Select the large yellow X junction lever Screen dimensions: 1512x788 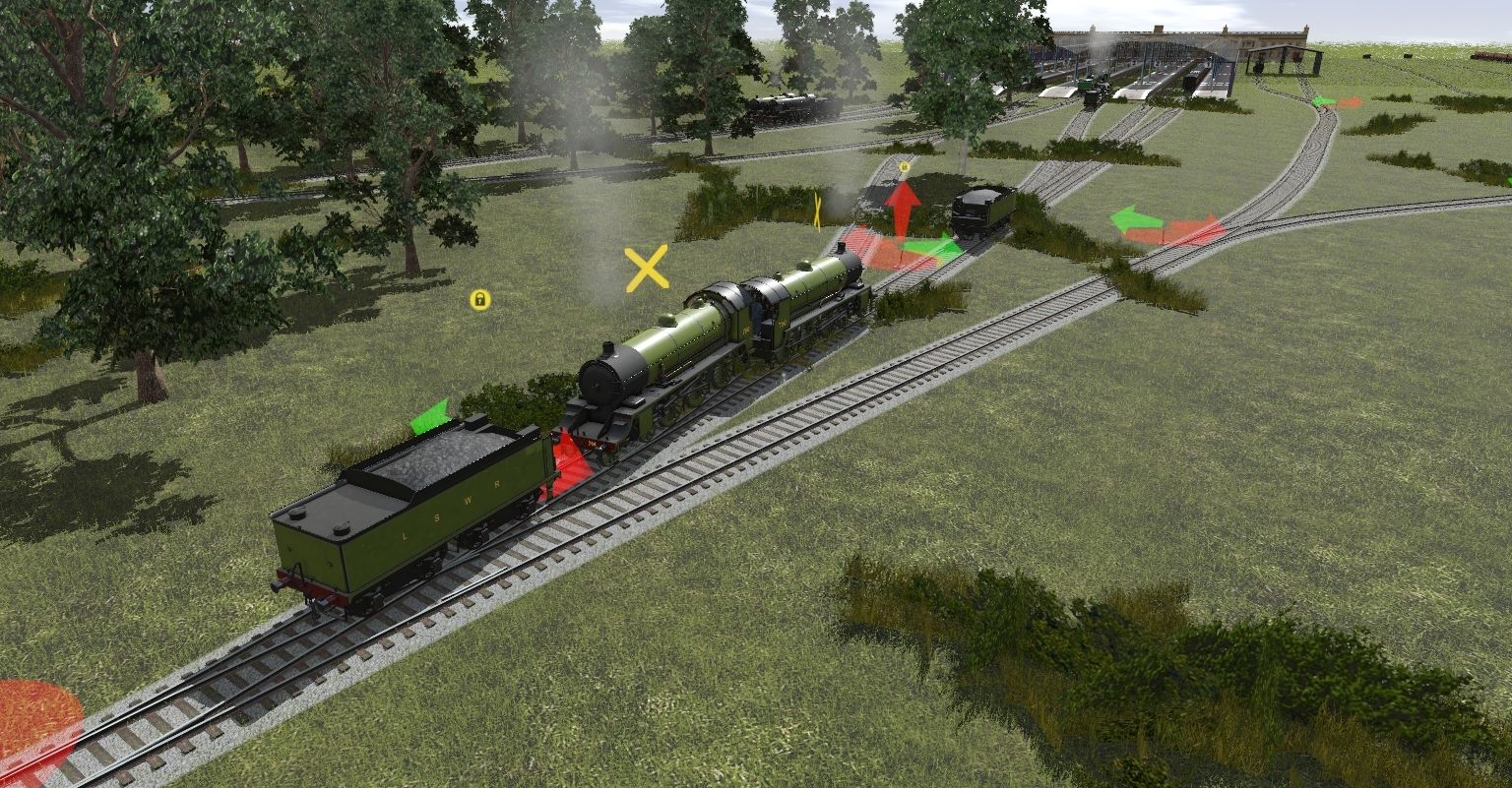coord(647,265)
